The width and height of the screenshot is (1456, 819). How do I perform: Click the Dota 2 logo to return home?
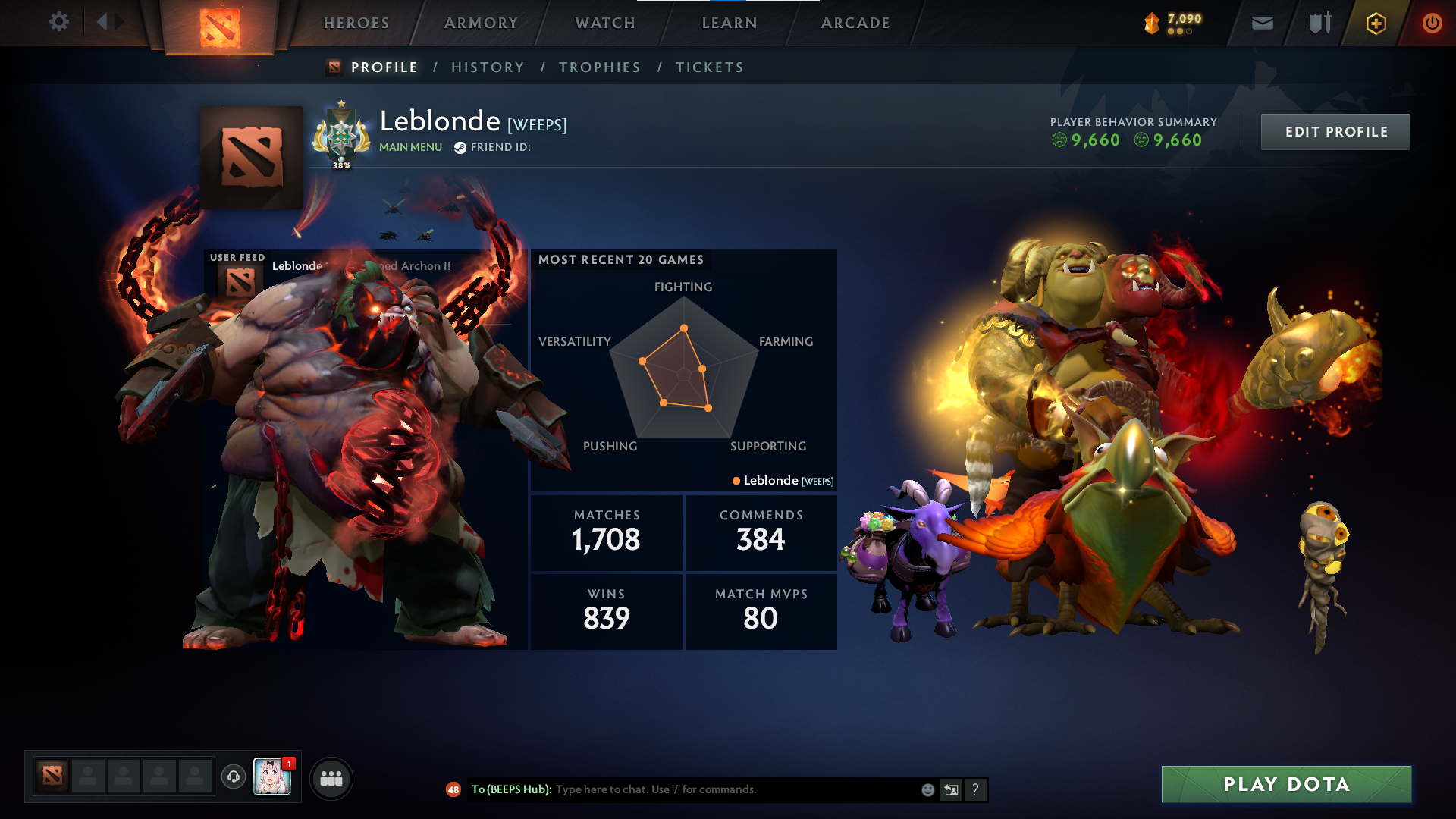pos(218,27)
